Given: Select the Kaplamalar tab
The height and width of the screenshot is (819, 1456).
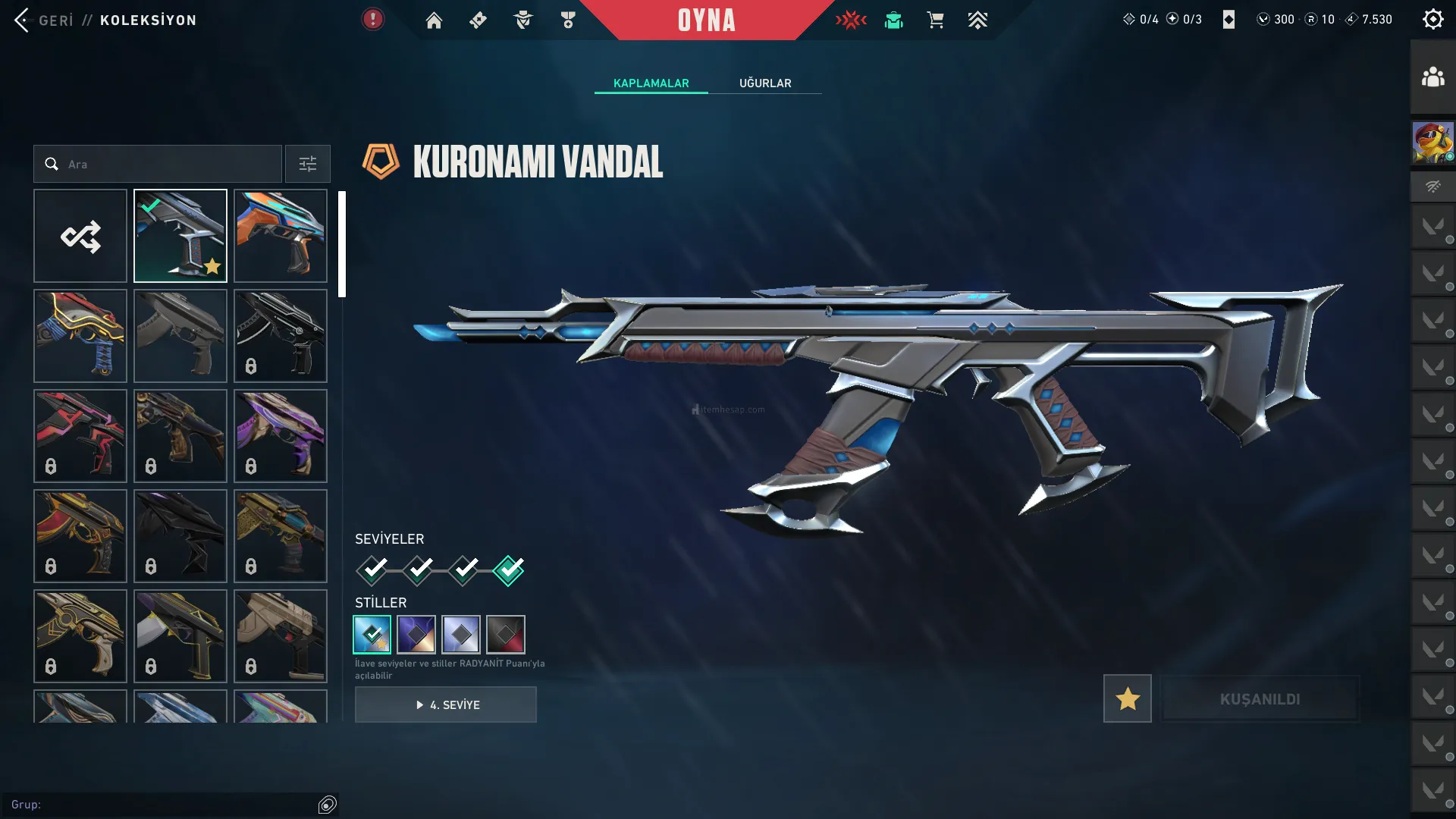Looking at the screenshot, I should pos(651,83).
